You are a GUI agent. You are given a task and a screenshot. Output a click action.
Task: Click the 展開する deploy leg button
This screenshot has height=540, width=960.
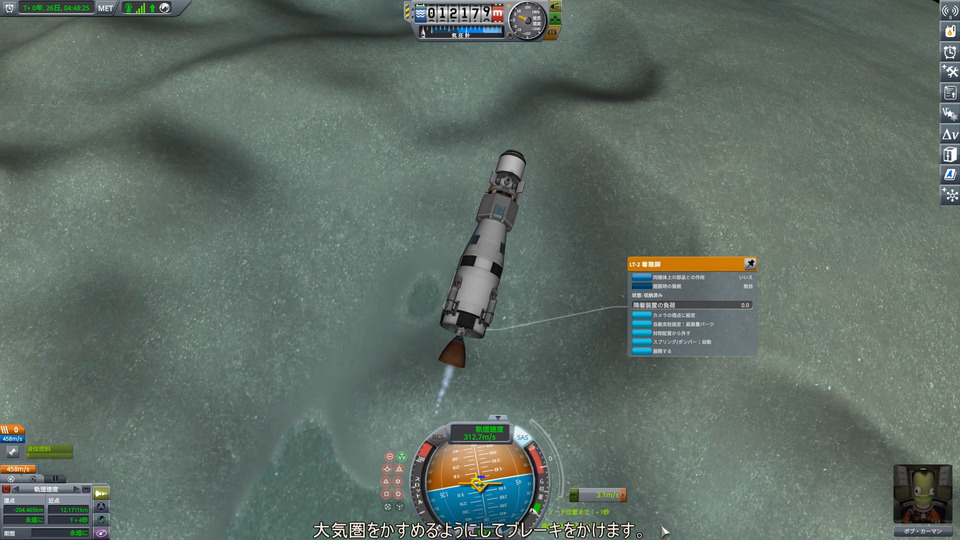[641, 350]
